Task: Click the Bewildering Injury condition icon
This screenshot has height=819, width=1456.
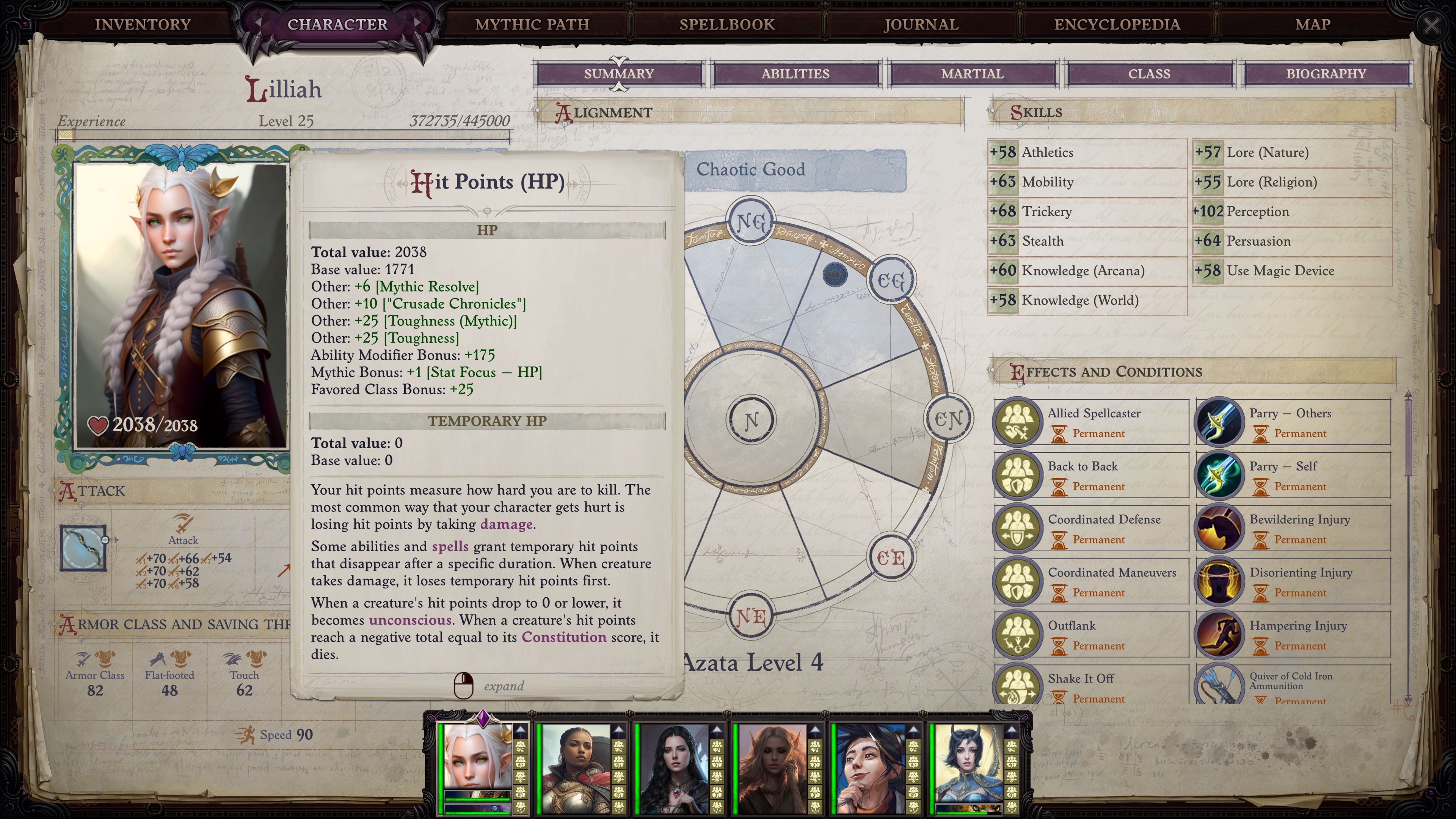Action: 1219,528
